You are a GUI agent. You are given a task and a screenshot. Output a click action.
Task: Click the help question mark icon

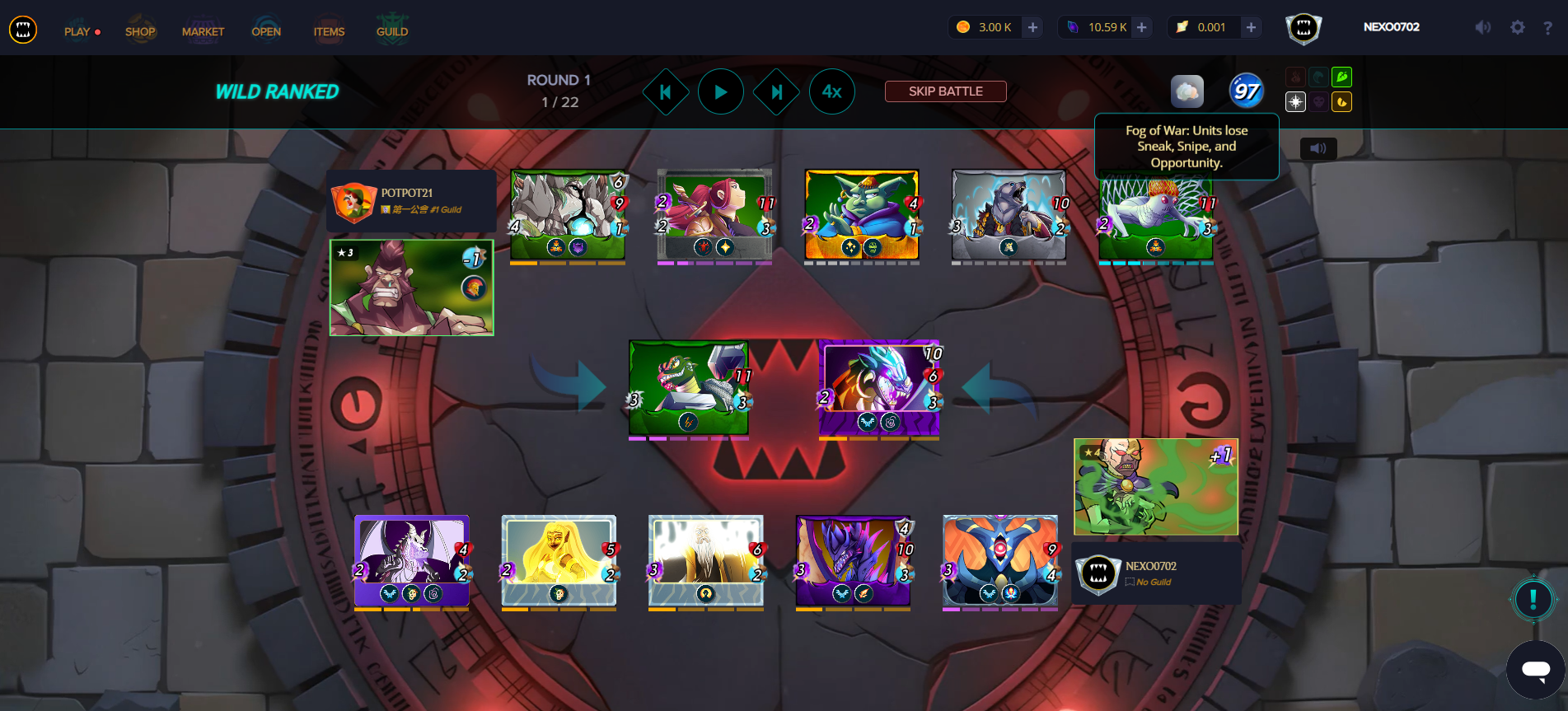tap(1547, 27)
